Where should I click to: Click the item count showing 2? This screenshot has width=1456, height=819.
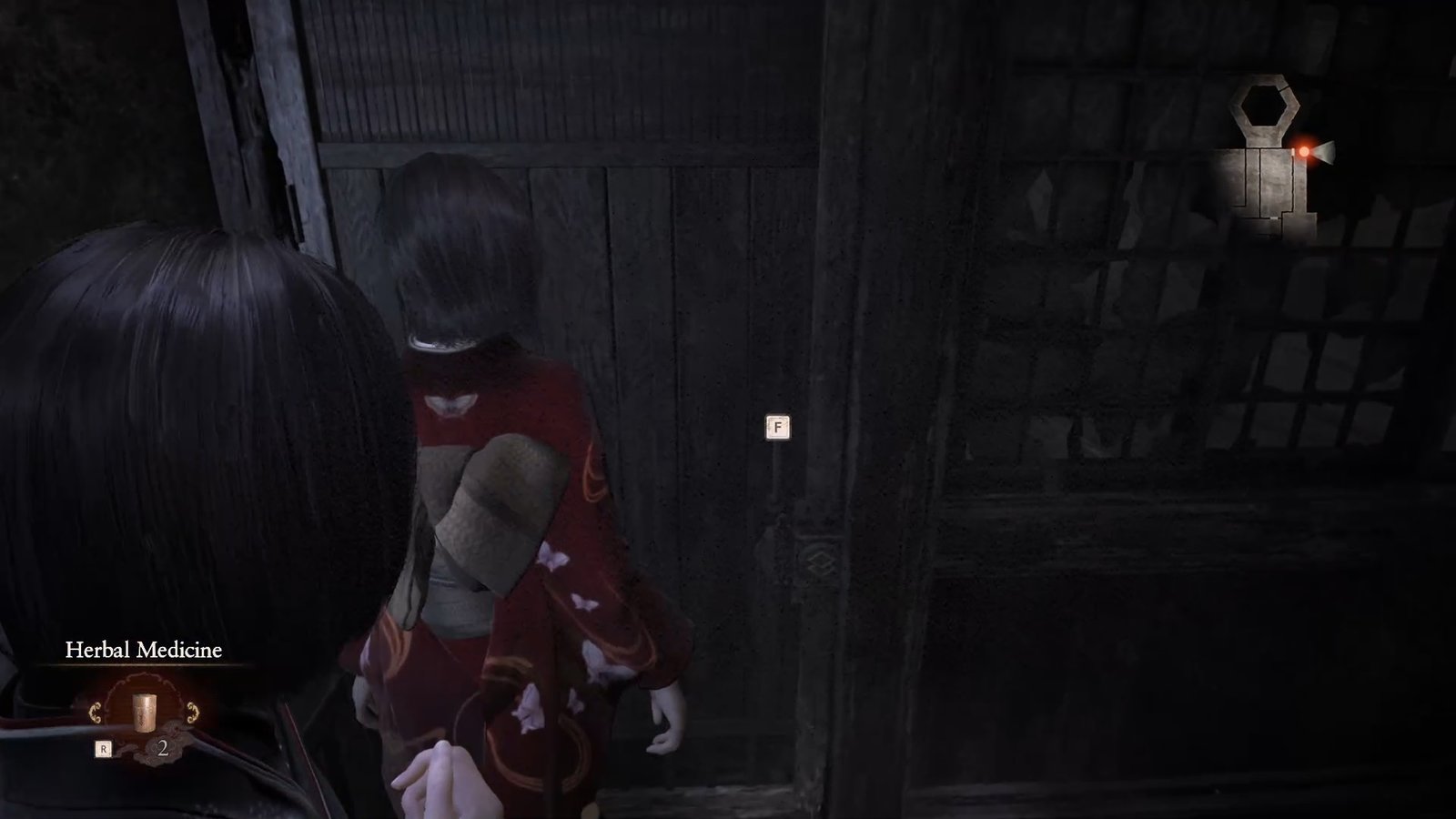point(163,748)
